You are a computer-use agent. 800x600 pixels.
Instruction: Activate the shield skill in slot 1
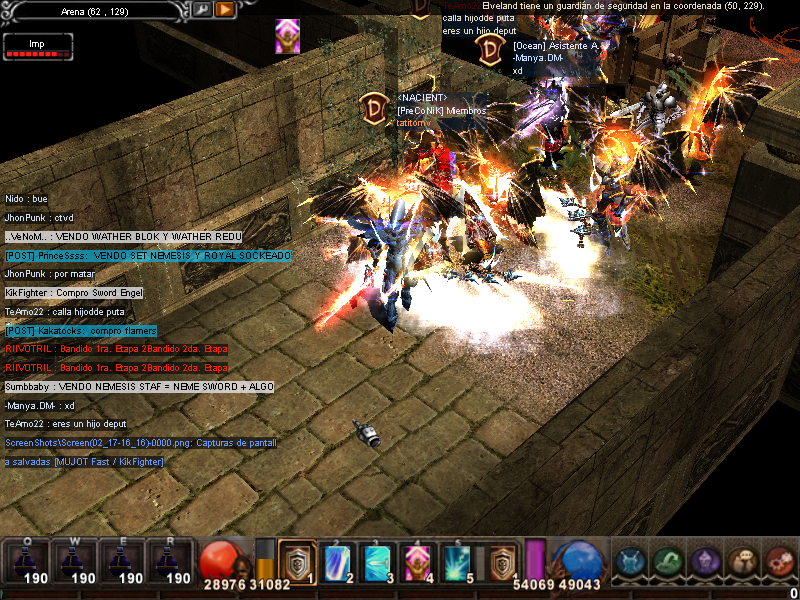[296, 561]
